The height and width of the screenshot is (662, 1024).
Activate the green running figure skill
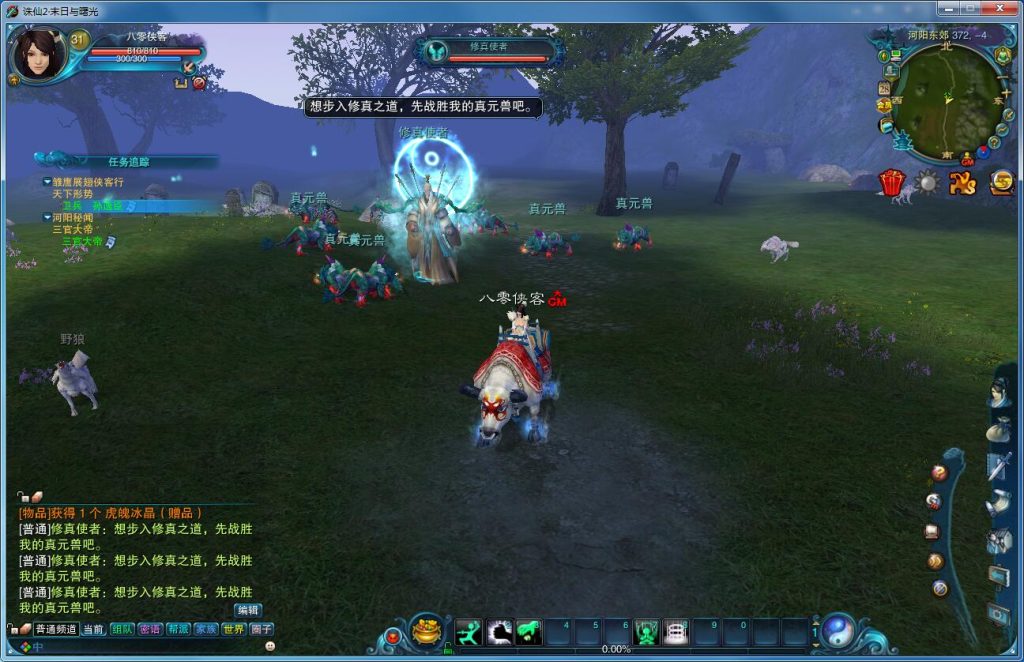pyautogui.click(x=468, y=632)
